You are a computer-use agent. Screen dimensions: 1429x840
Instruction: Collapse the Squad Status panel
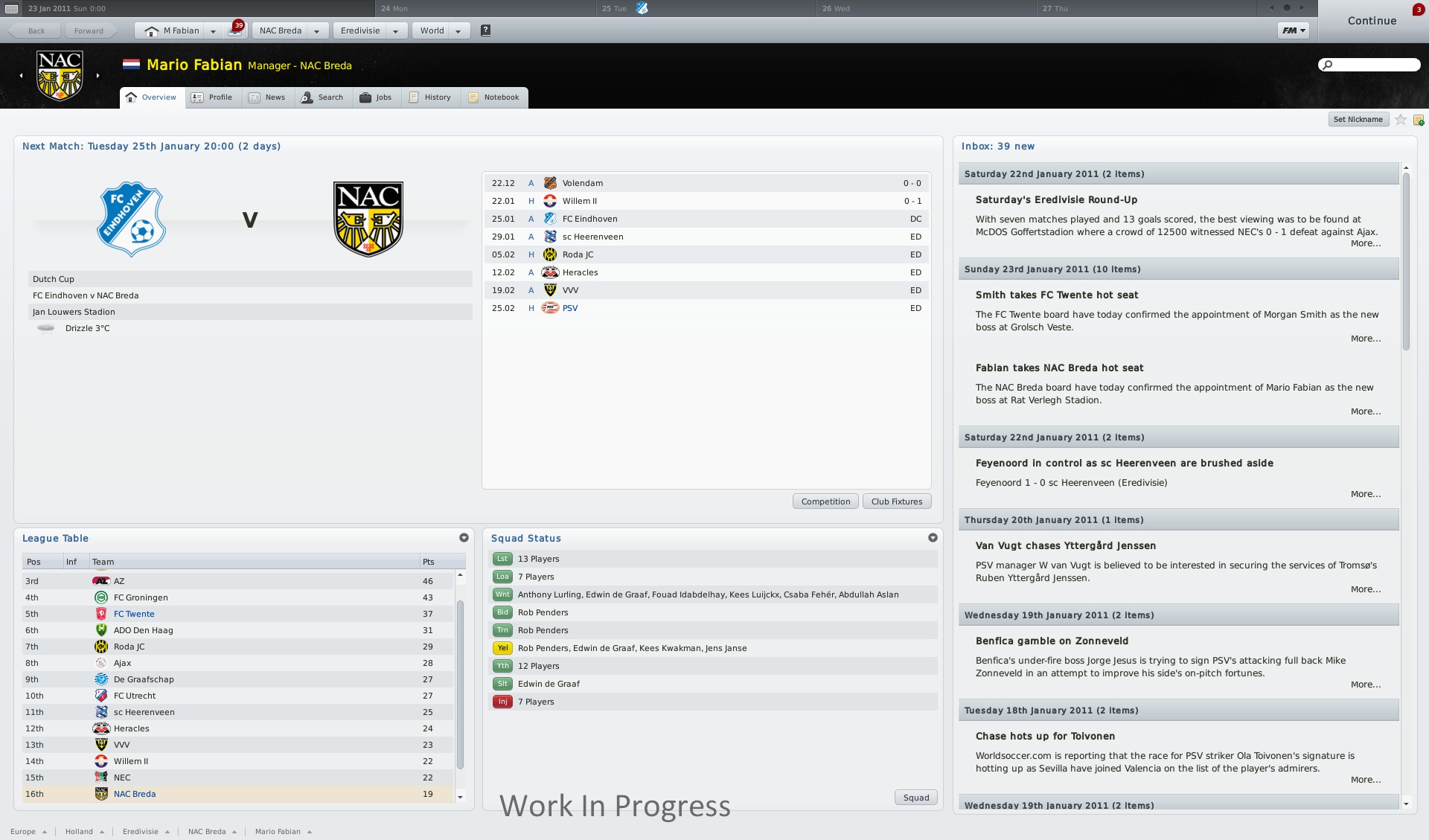[x=933, y=537]
